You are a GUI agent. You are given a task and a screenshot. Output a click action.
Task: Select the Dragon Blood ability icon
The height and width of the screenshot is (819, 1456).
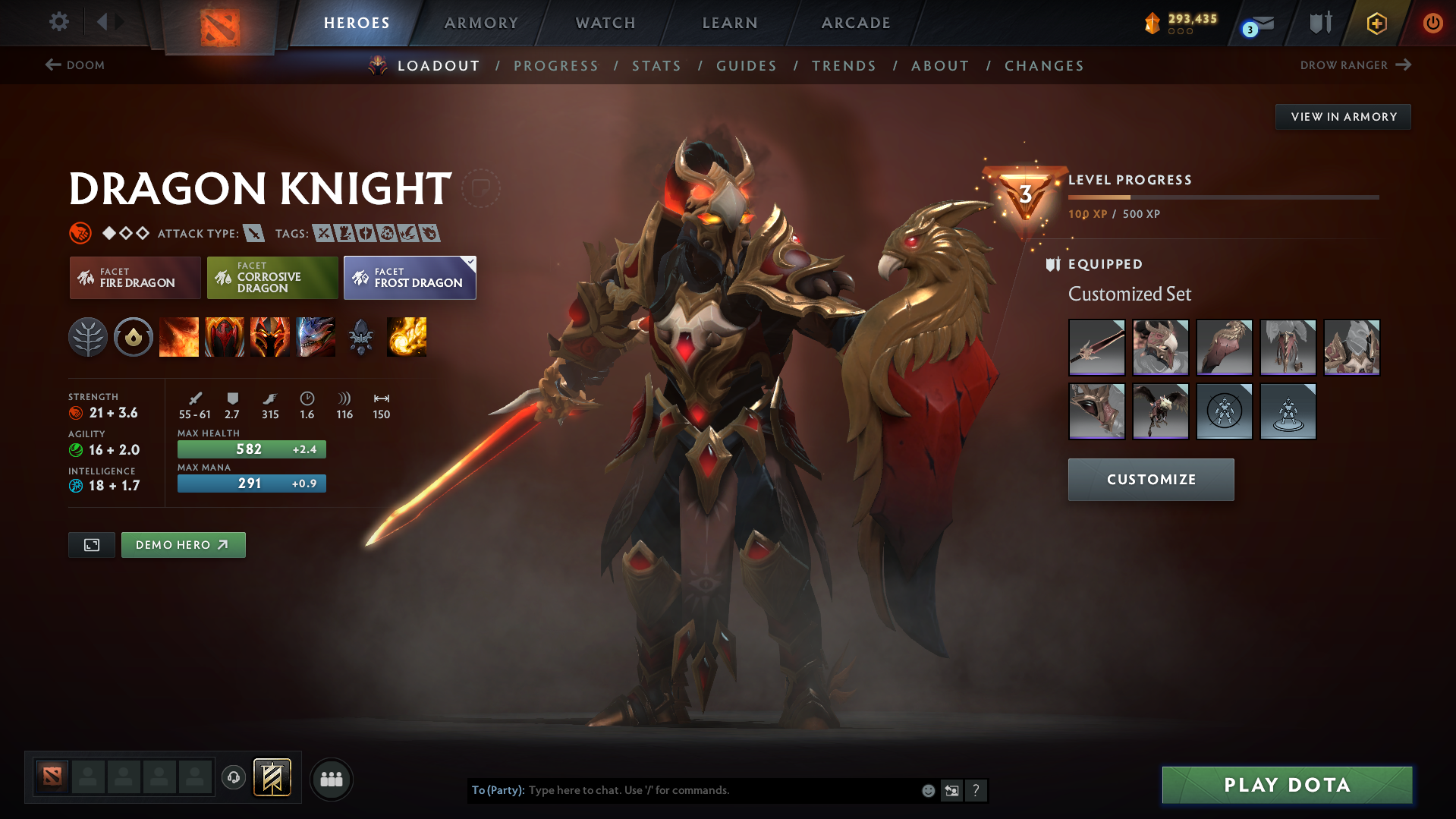point(225,337)
